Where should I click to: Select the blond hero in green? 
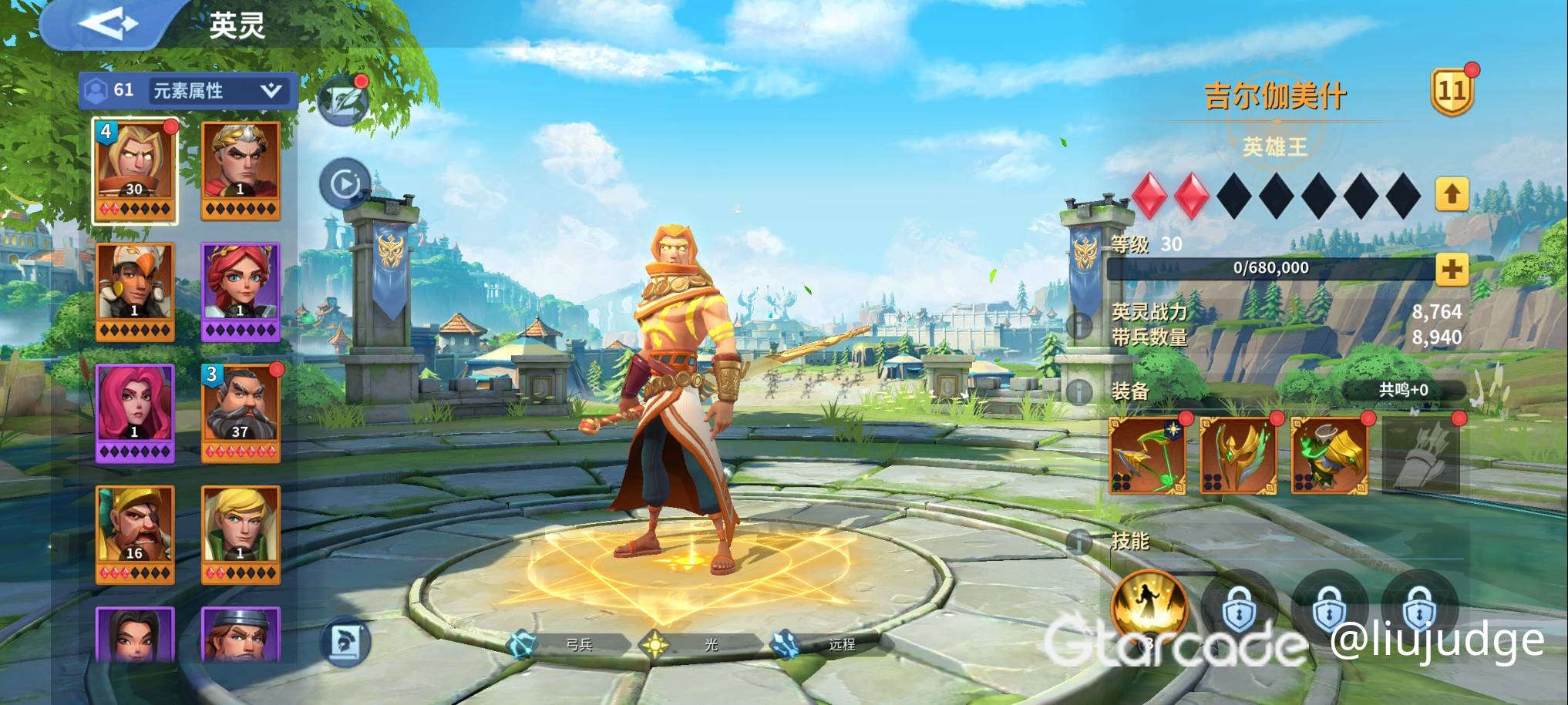241,534
